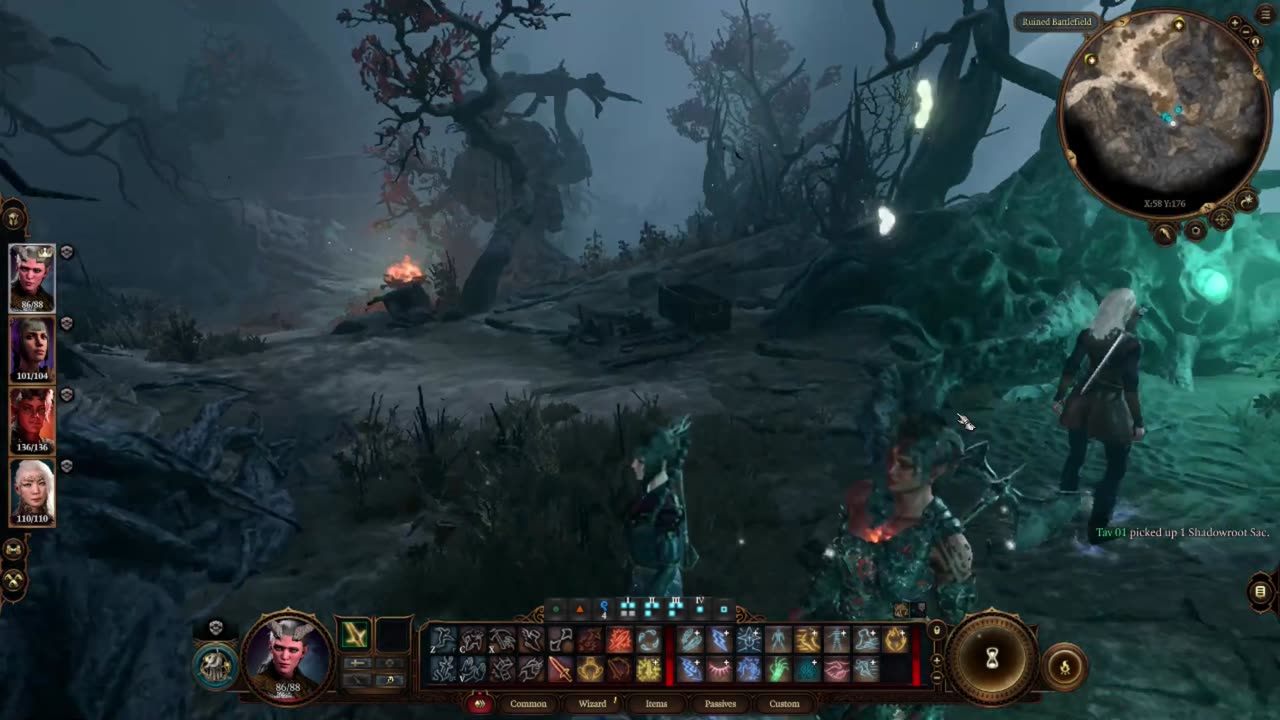Zoom in the minimap with plus button
Screen dimensions: 1280x720
tap(1236, 23)
